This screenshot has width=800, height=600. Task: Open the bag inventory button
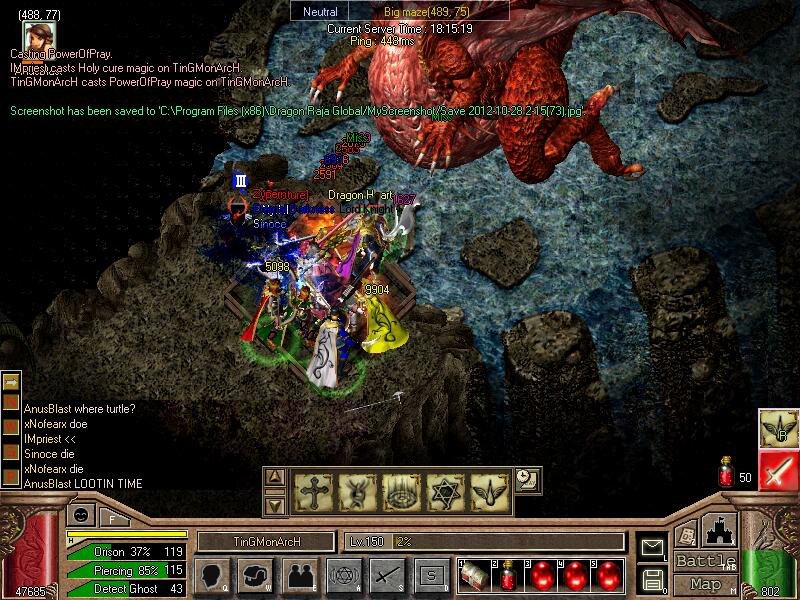click(x=255, y=575)
